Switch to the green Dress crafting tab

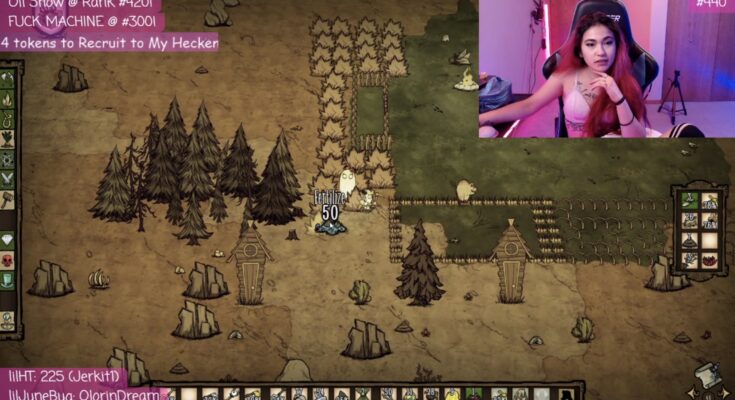click(8, 280)
